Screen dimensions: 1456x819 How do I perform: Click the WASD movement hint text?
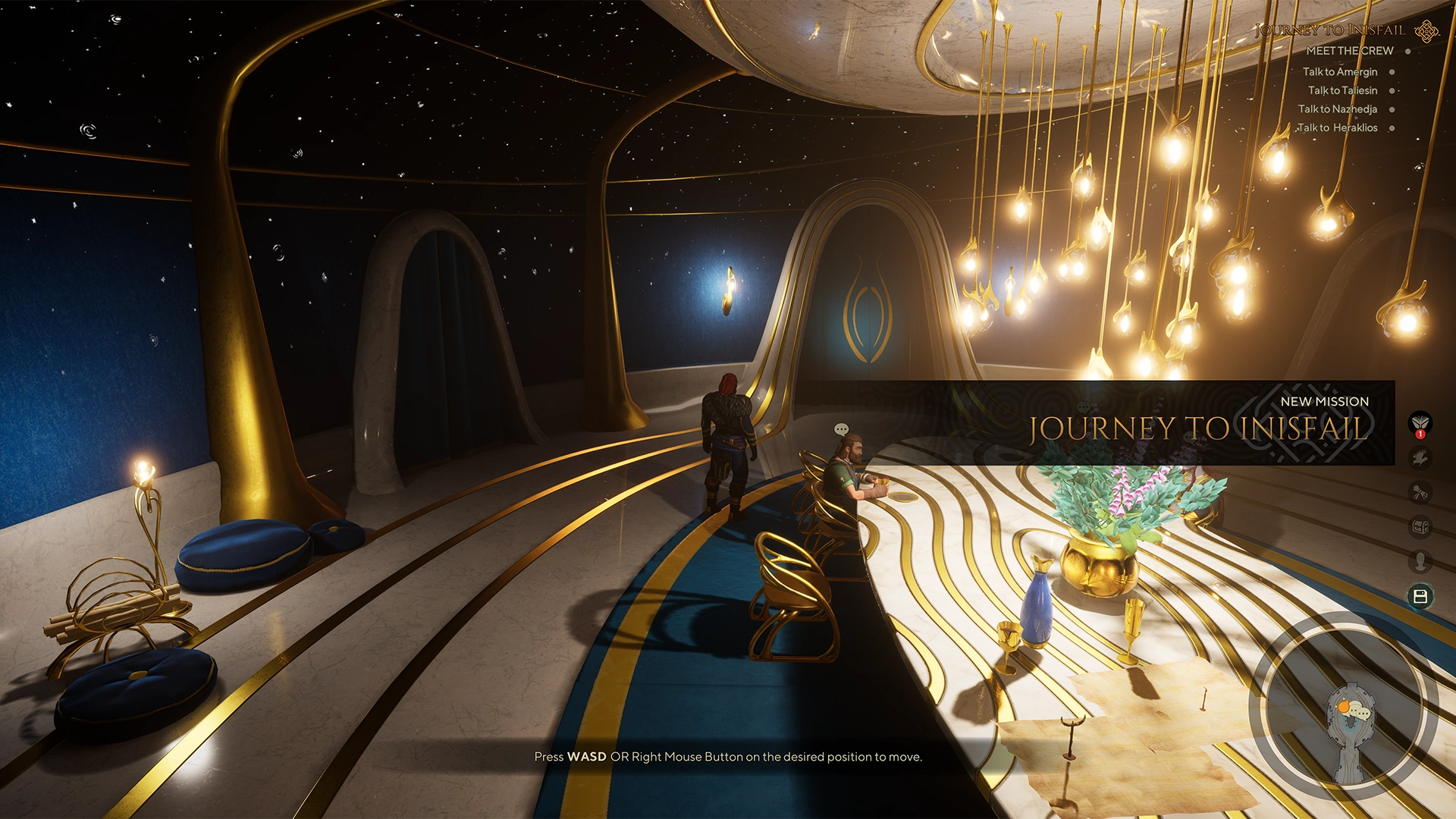728,756
